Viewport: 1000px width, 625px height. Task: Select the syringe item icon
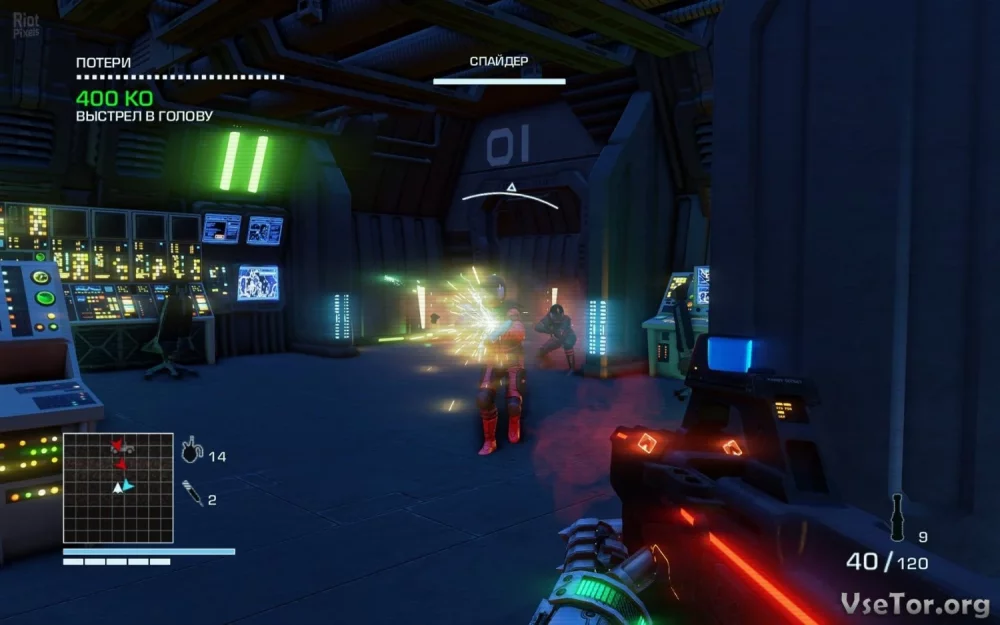coord(192,493)
